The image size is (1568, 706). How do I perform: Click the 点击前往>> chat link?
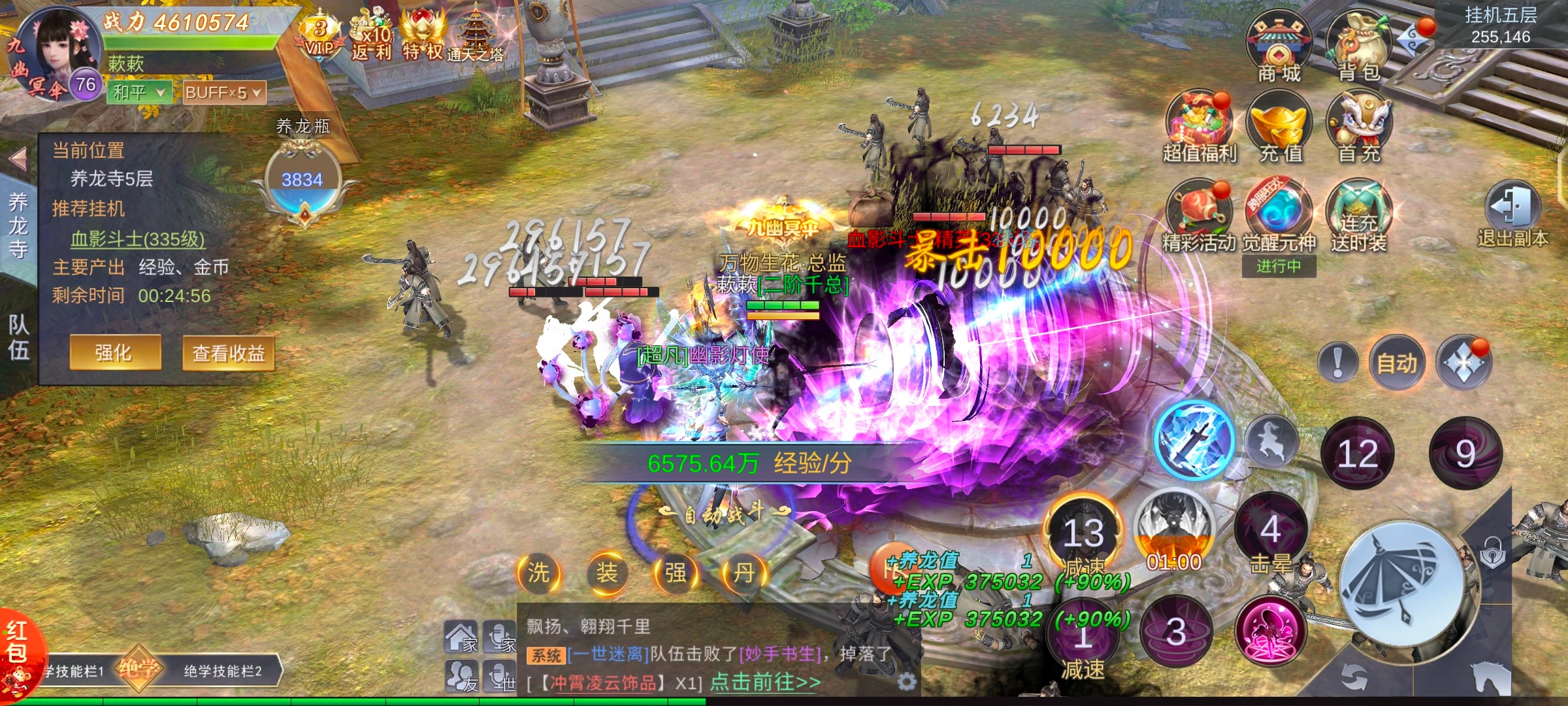[765, 682]
